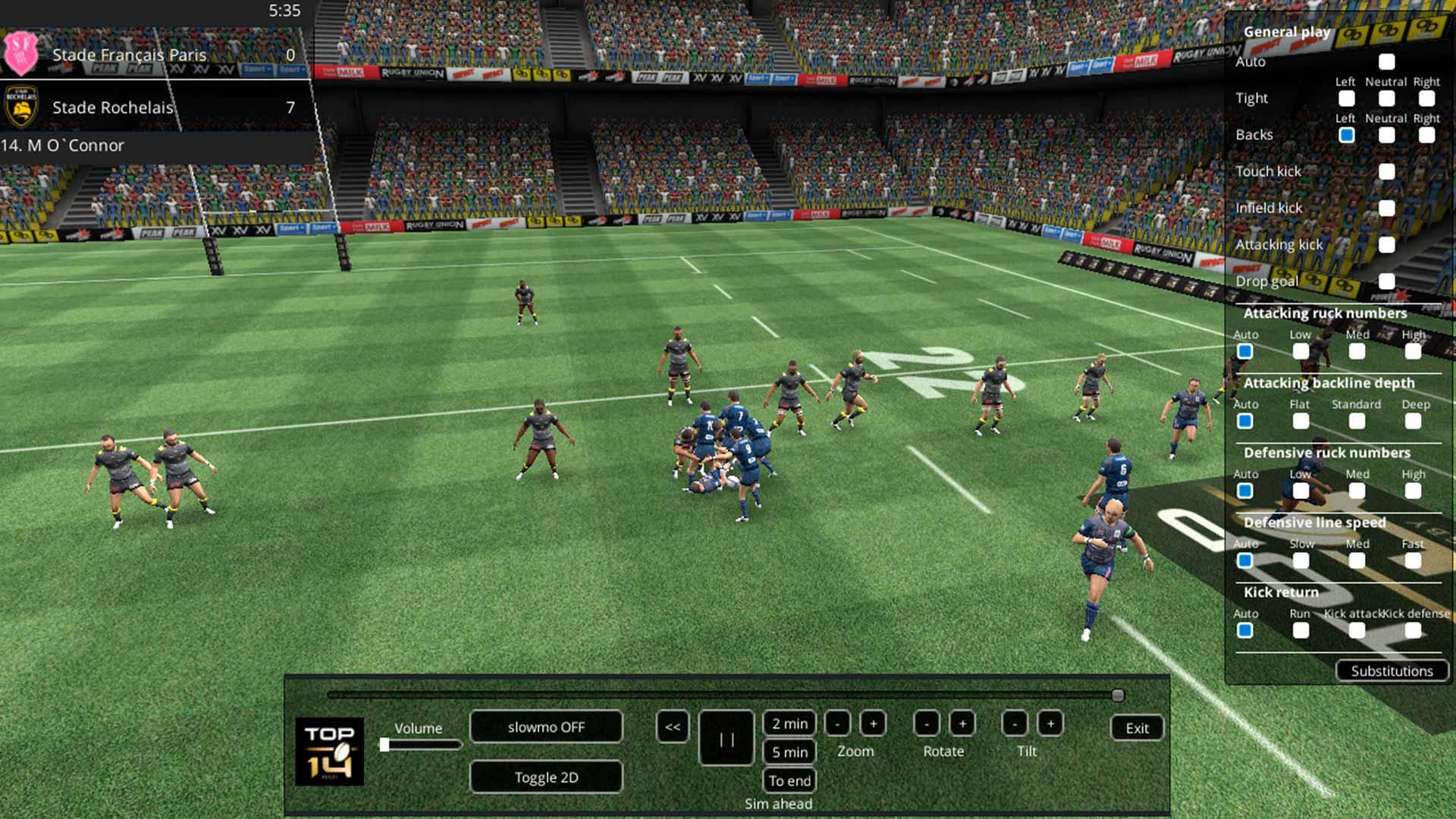Choose Deep attacking backline depth
This screenshot has width=1456, height=819.
pyautogui.click(x=1413, y=422)
